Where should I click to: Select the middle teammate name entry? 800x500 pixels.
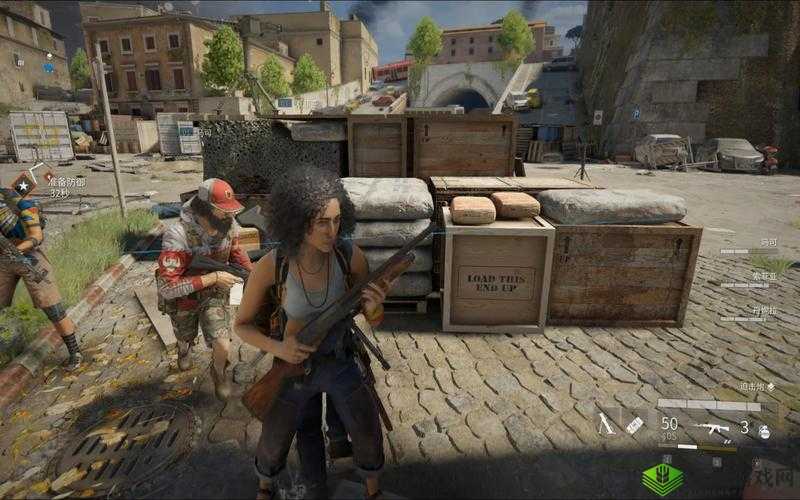[x=765, y=276]
